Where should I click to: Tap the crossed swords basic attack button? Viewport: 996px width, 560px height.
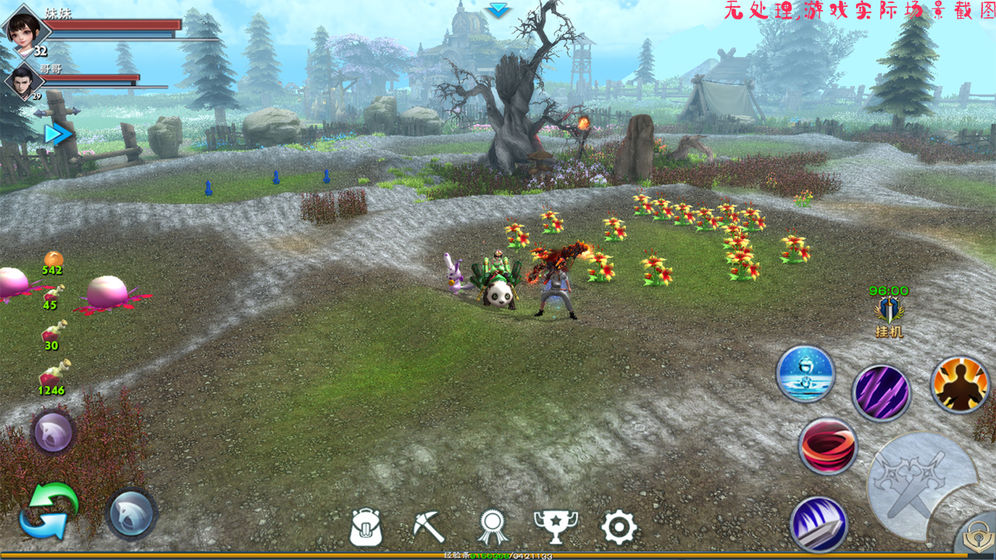(920, 485)
